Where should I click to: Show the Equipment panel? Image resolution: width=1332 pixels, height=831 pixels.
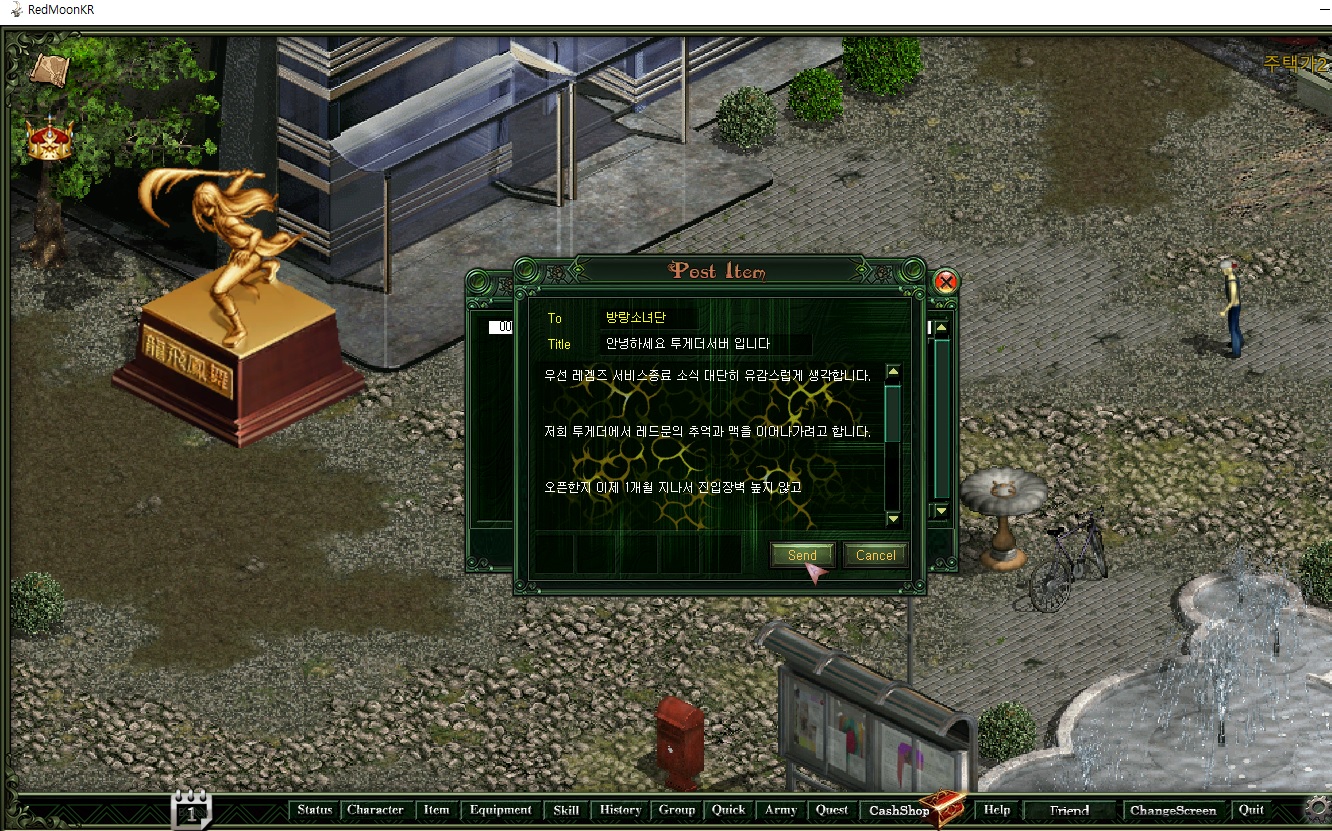click(x=501, y=810)
